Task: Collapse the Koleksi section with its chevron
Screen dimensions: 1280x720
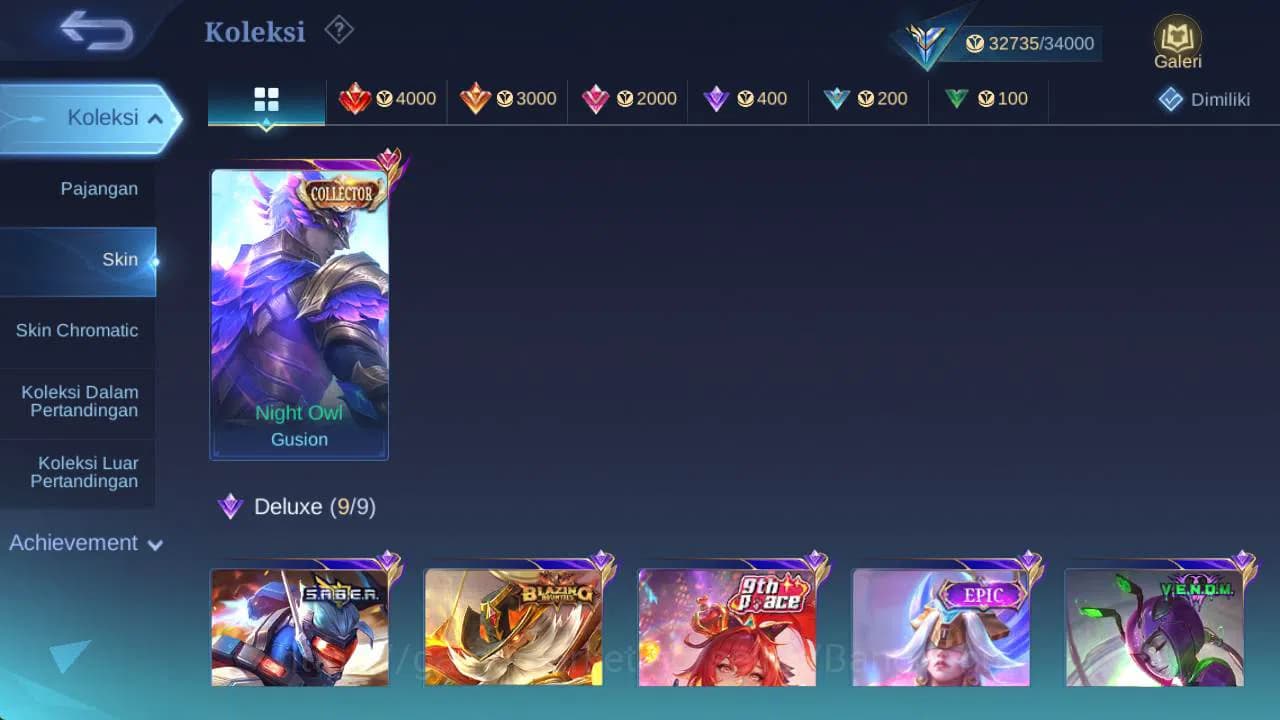Action: click(x=155, y=117)
